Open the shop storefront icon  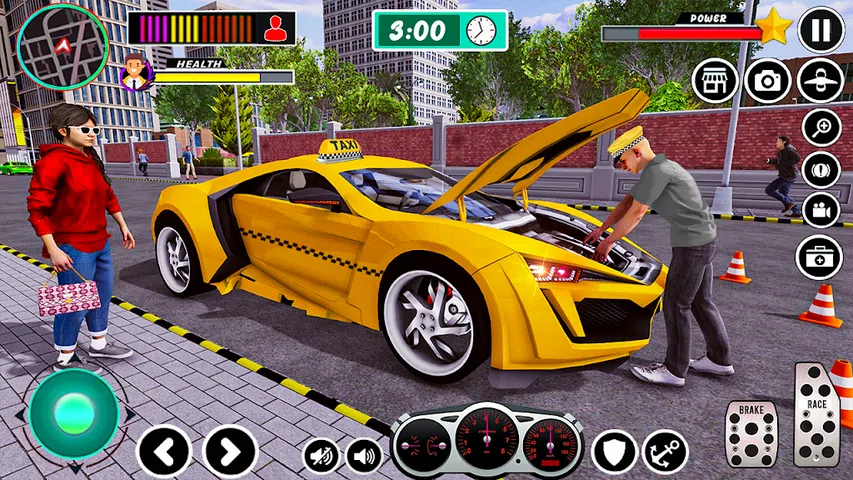point(715,80)
